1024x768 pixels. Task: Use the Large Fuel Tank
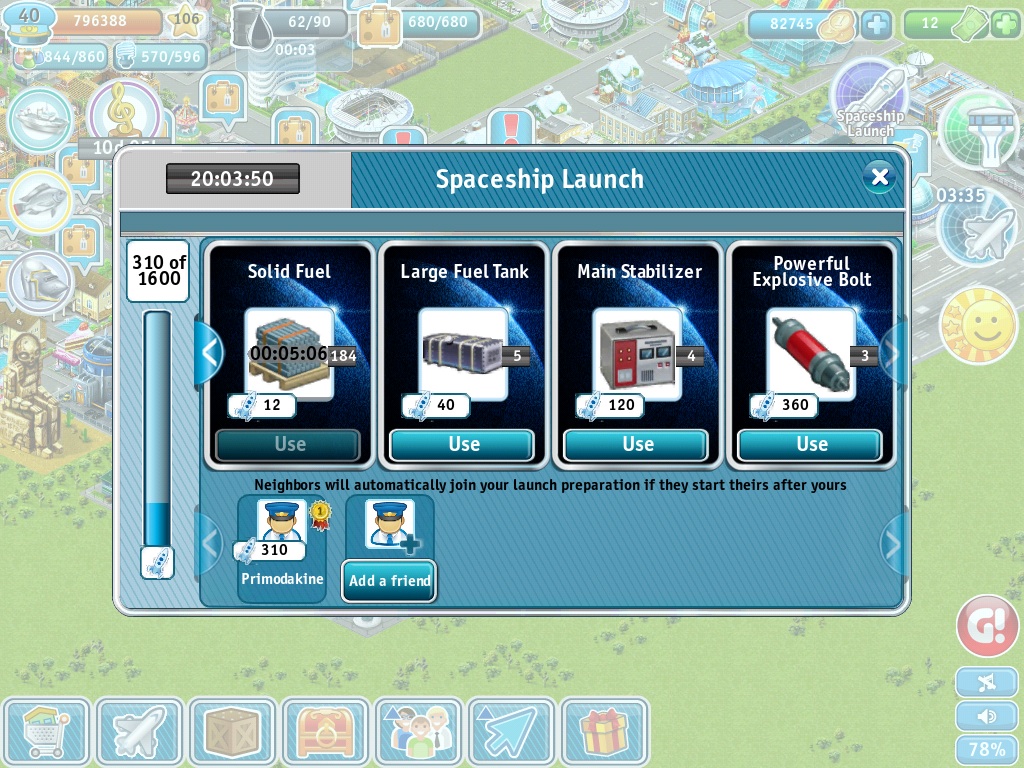(464, 445)
